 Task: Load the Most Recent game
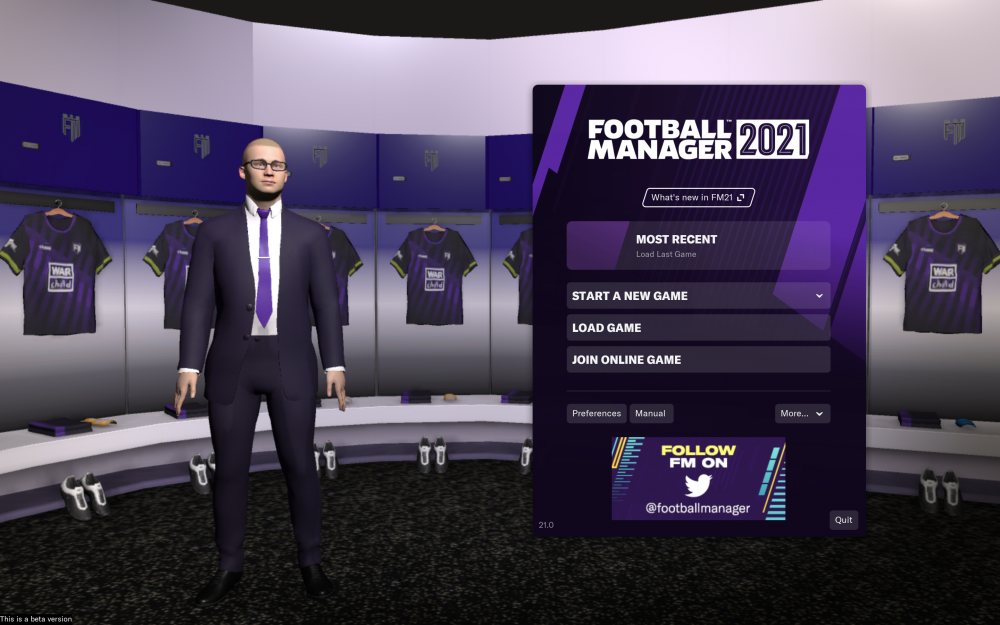(698, 246)
